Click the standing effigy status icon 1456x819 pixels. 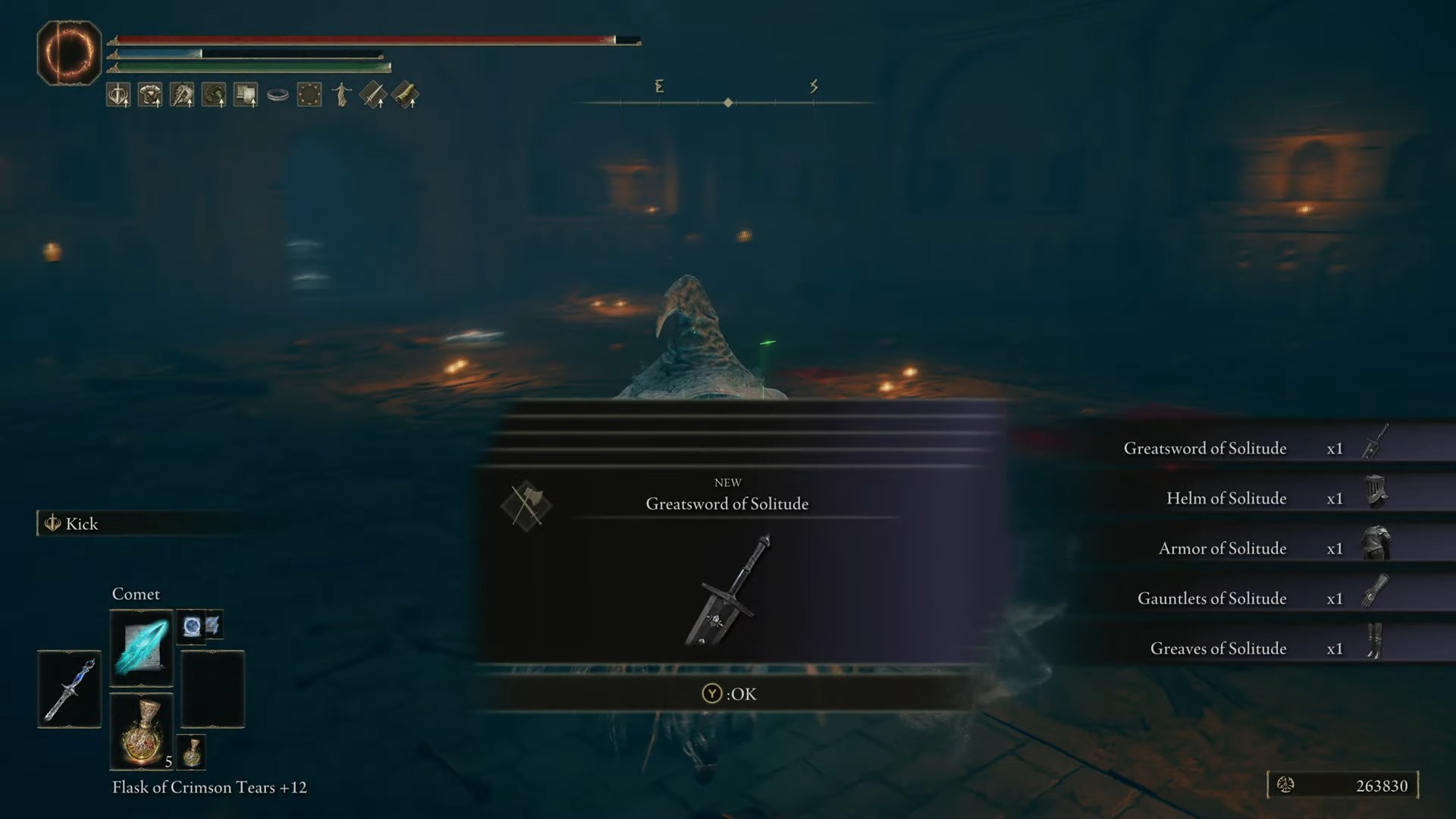tap(341, 93)
